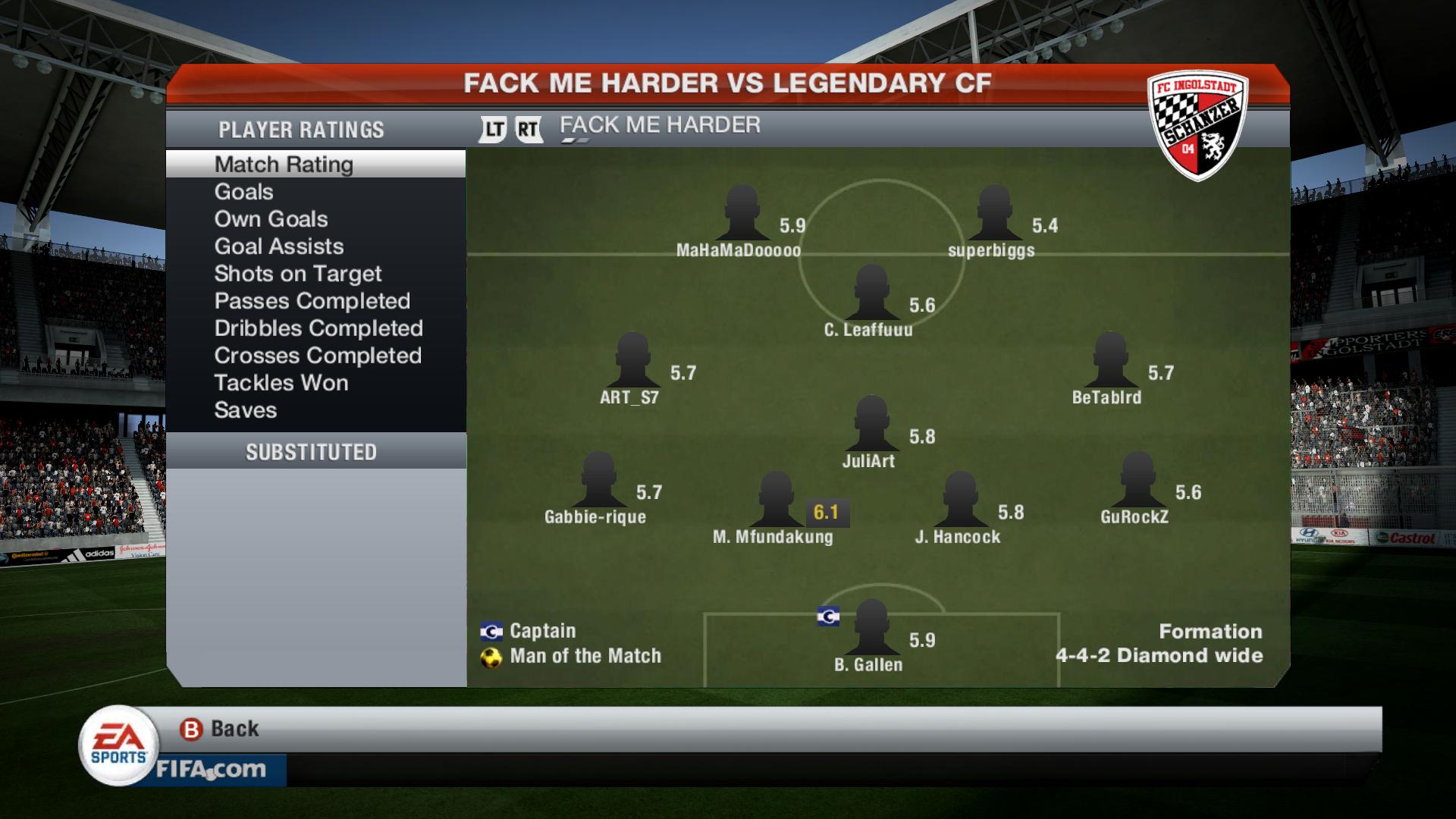Show Goal Assists statistics
The image size is (1456, 819).
pyautogui.click(x=278, y=246)
